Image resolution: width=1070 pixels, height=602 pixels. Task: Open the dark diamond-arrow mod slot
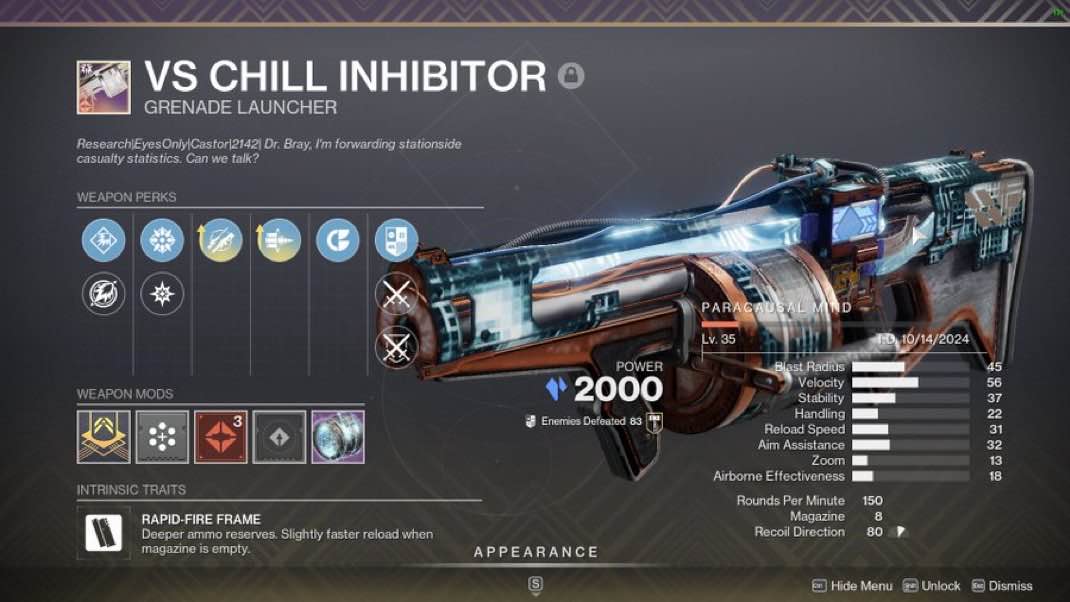coord(279,436)
